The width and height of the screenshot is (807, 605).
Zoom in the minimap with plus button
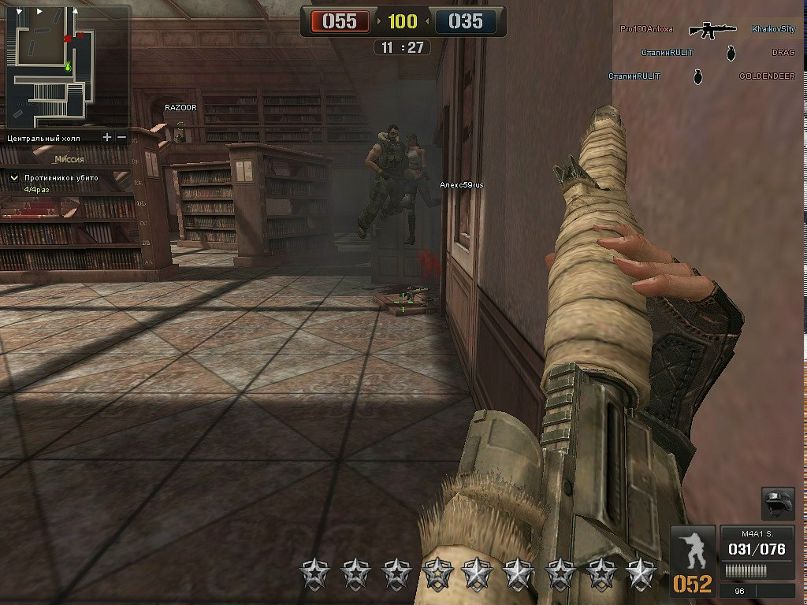(x=108, y=137)
